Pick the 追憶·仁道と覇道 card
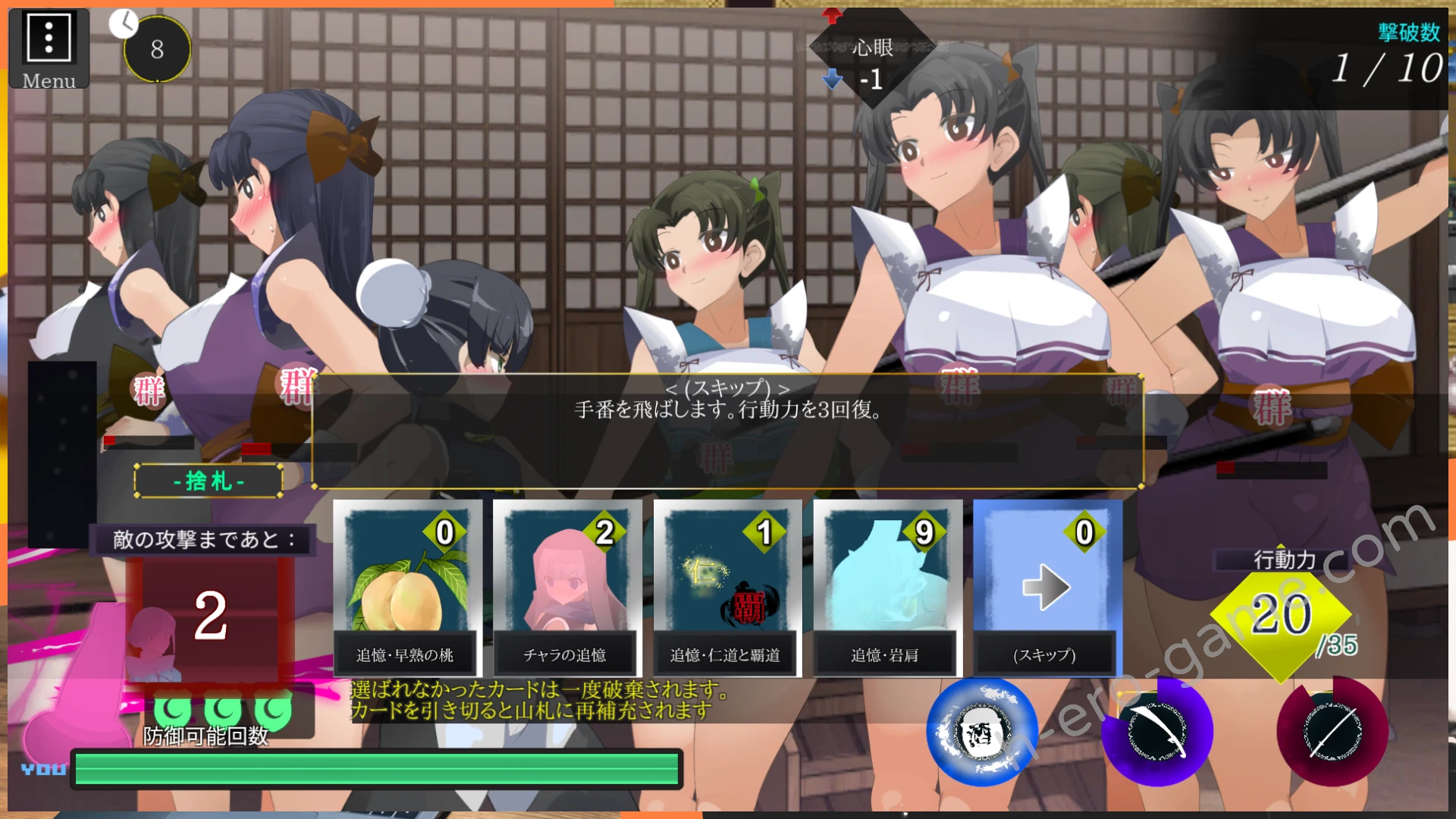The image size is (1456, 819). [x=726, y=588]
